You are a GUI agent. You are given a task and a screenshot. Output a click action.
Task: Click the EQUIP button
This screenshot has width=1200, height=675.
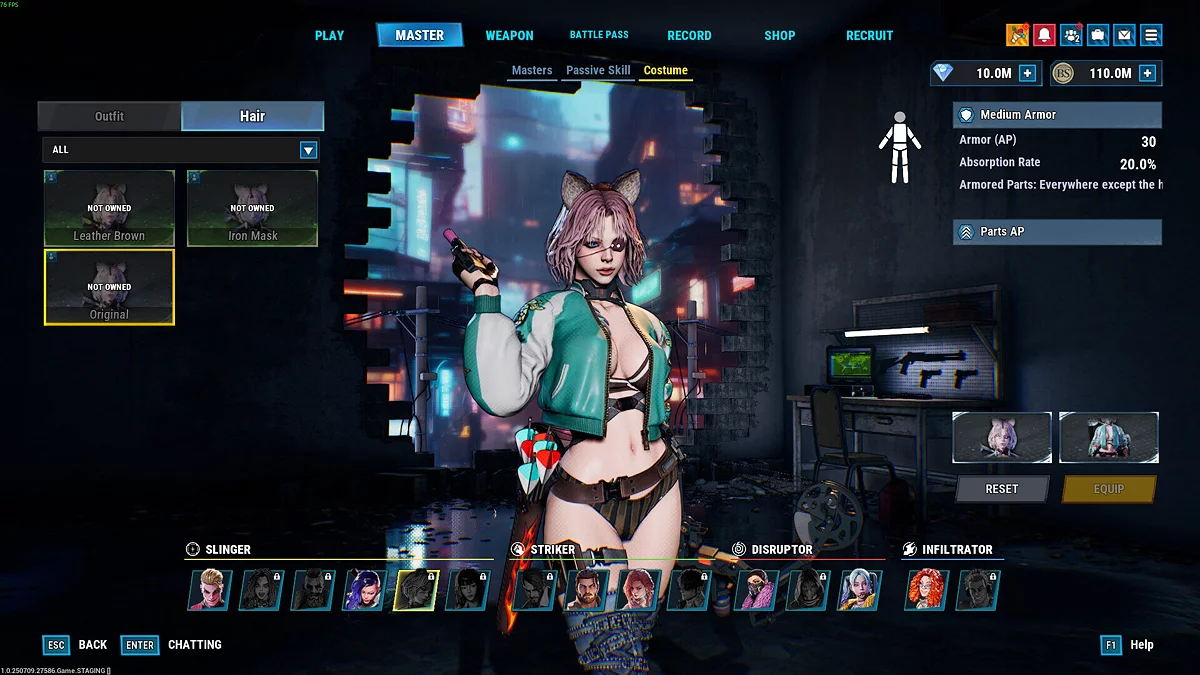pyautogui.click(x=1108, y=489)
